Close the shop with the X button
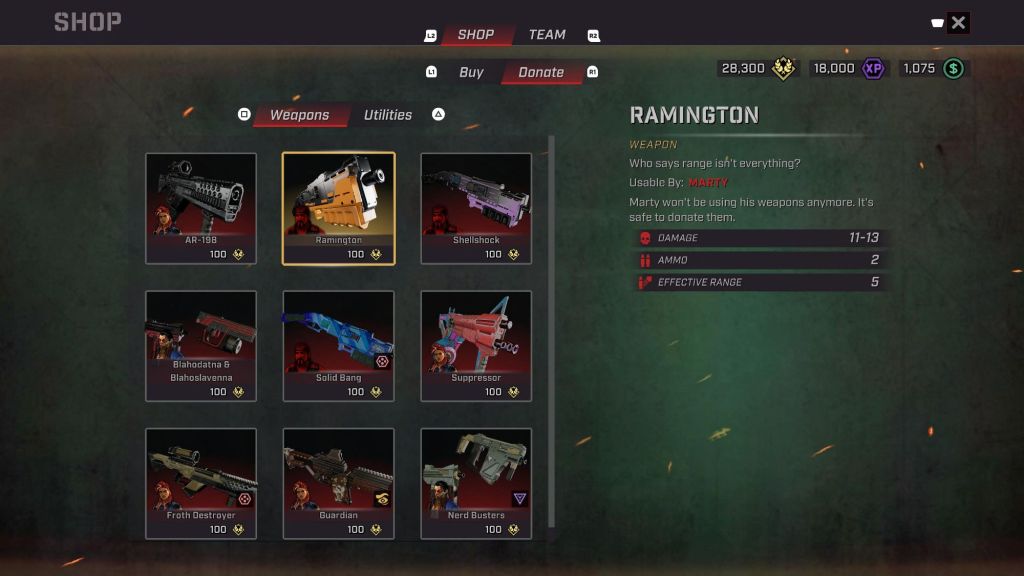 (958, 23)
